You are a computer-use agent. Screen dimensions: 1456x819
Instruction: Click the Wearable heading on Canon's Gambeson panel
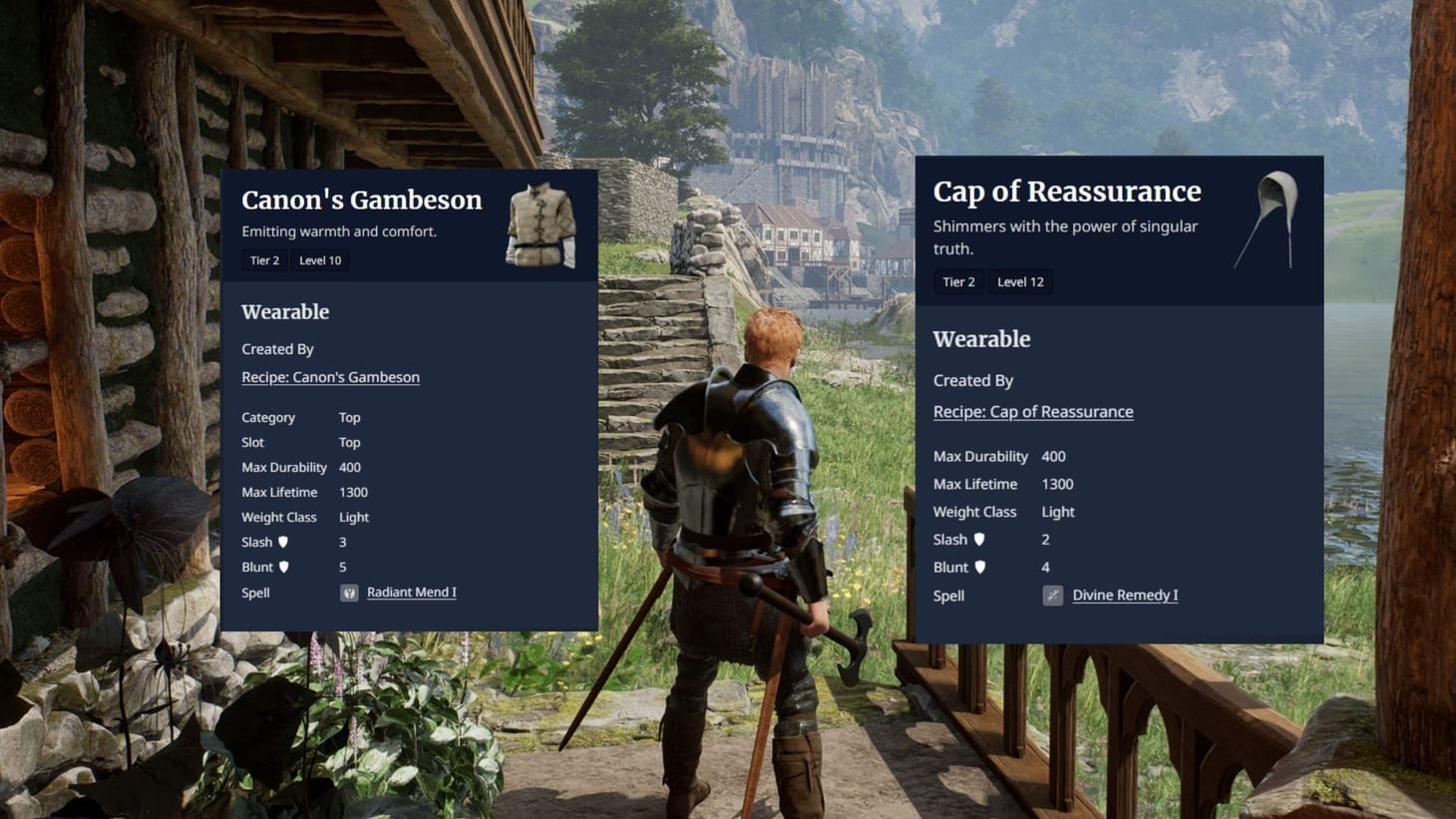pos(285,312)
